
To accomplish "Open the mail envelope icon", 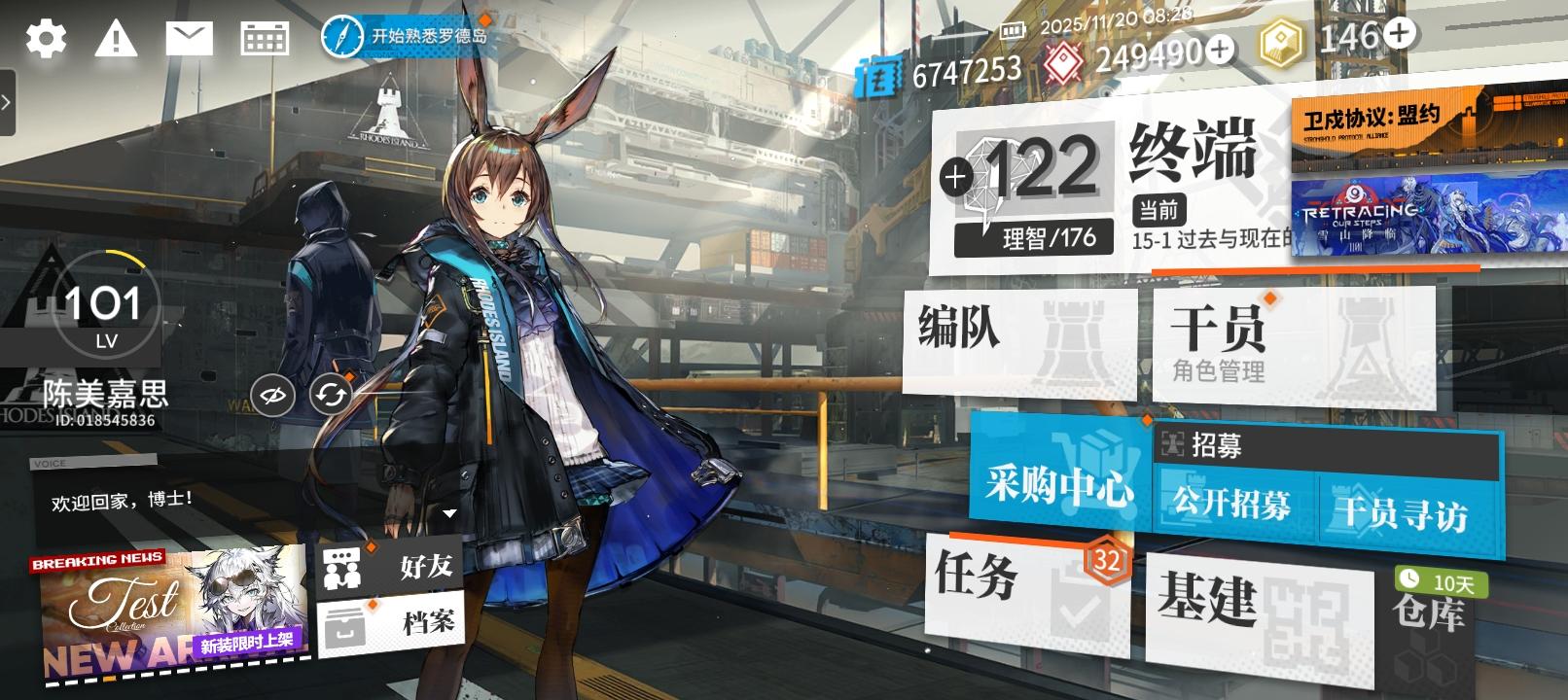I will point(191,38).
